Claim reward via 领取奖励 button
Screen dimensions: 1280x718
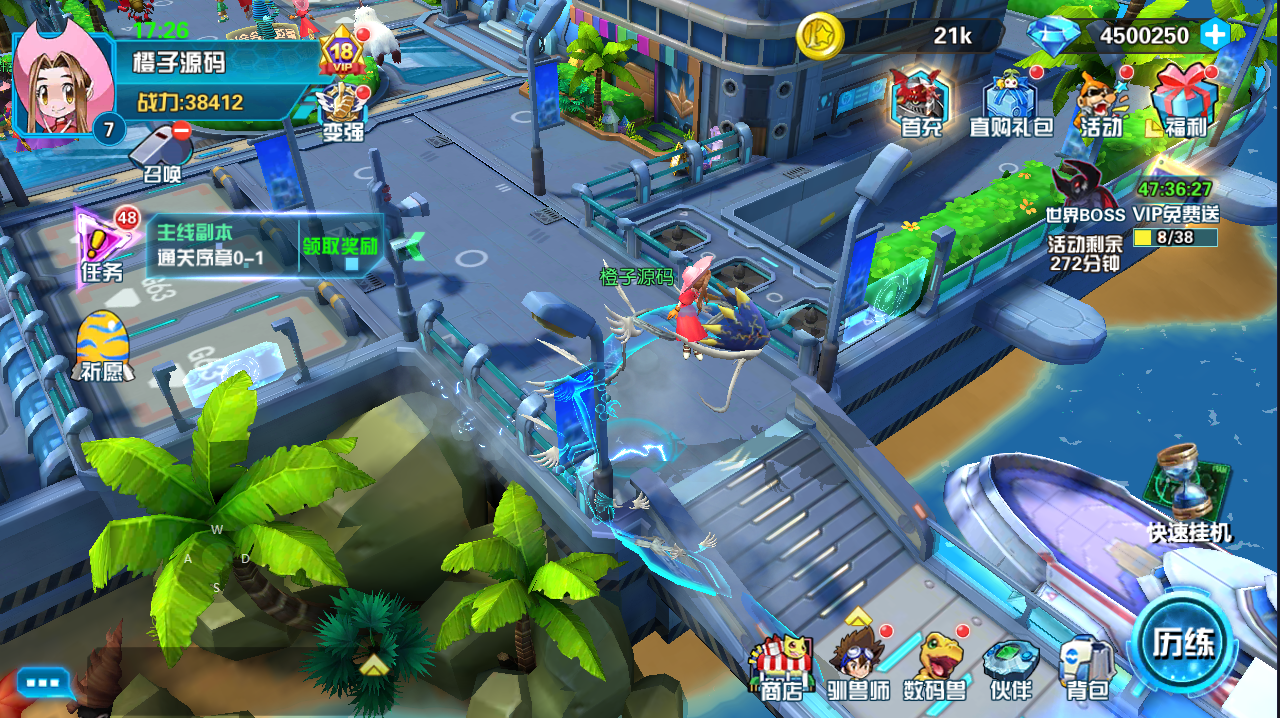pos(341,246)
